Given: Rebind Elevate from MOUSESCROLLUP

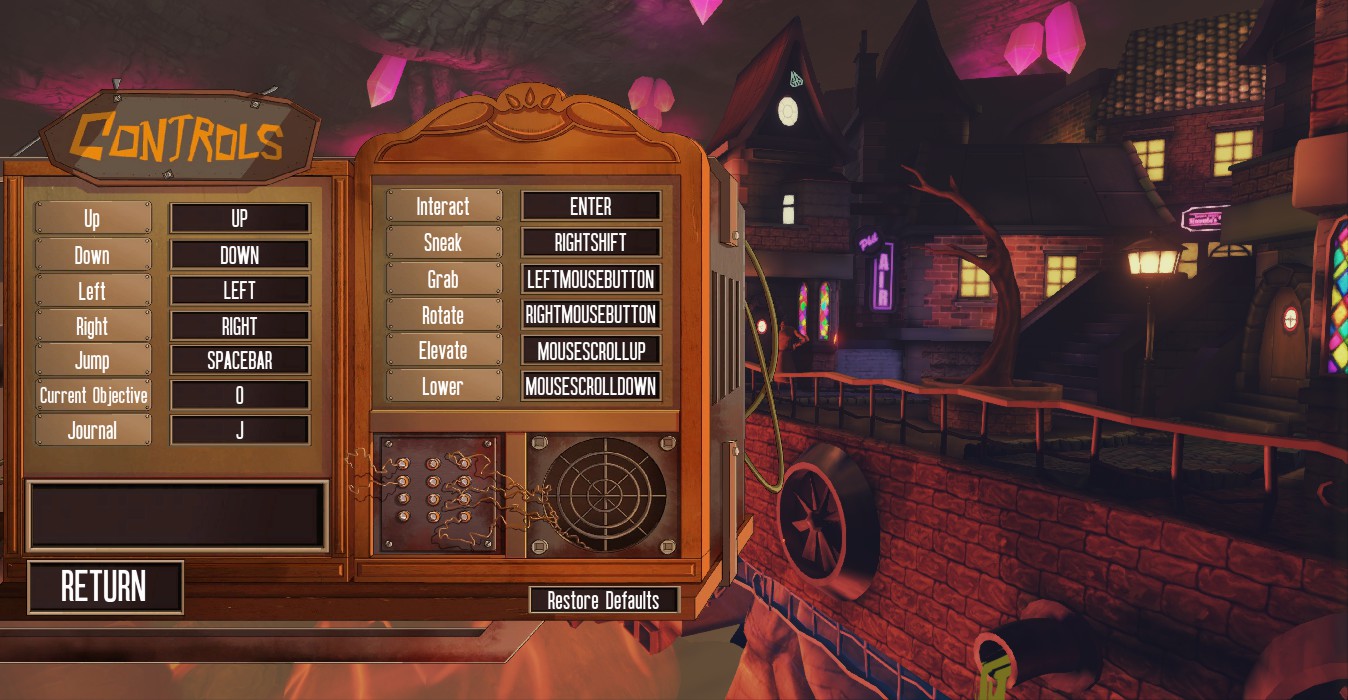Looking at the screenshot, I should click(591, 350).
